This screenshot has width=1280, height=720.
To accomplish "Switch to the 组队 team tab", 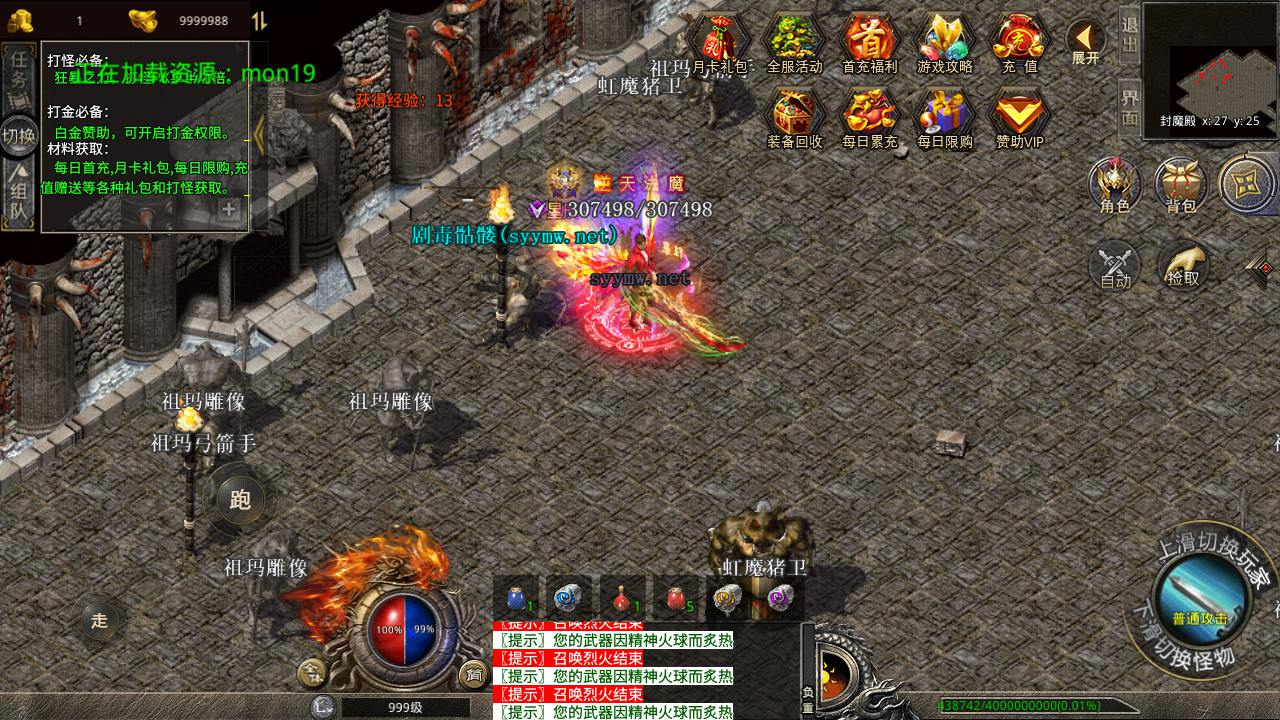I will click(x=18, y=196).
